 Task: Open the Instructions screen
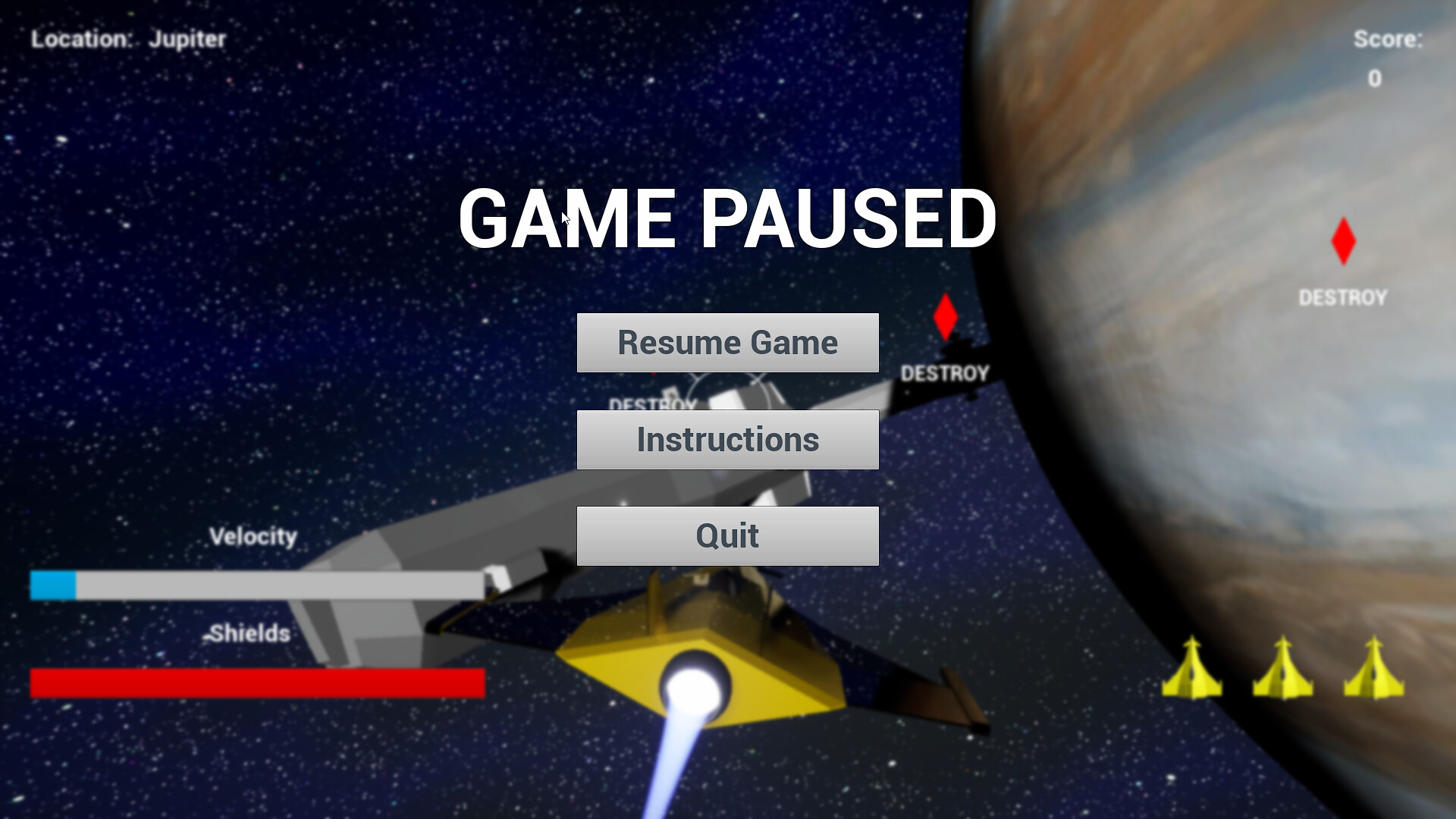(727, 439)
